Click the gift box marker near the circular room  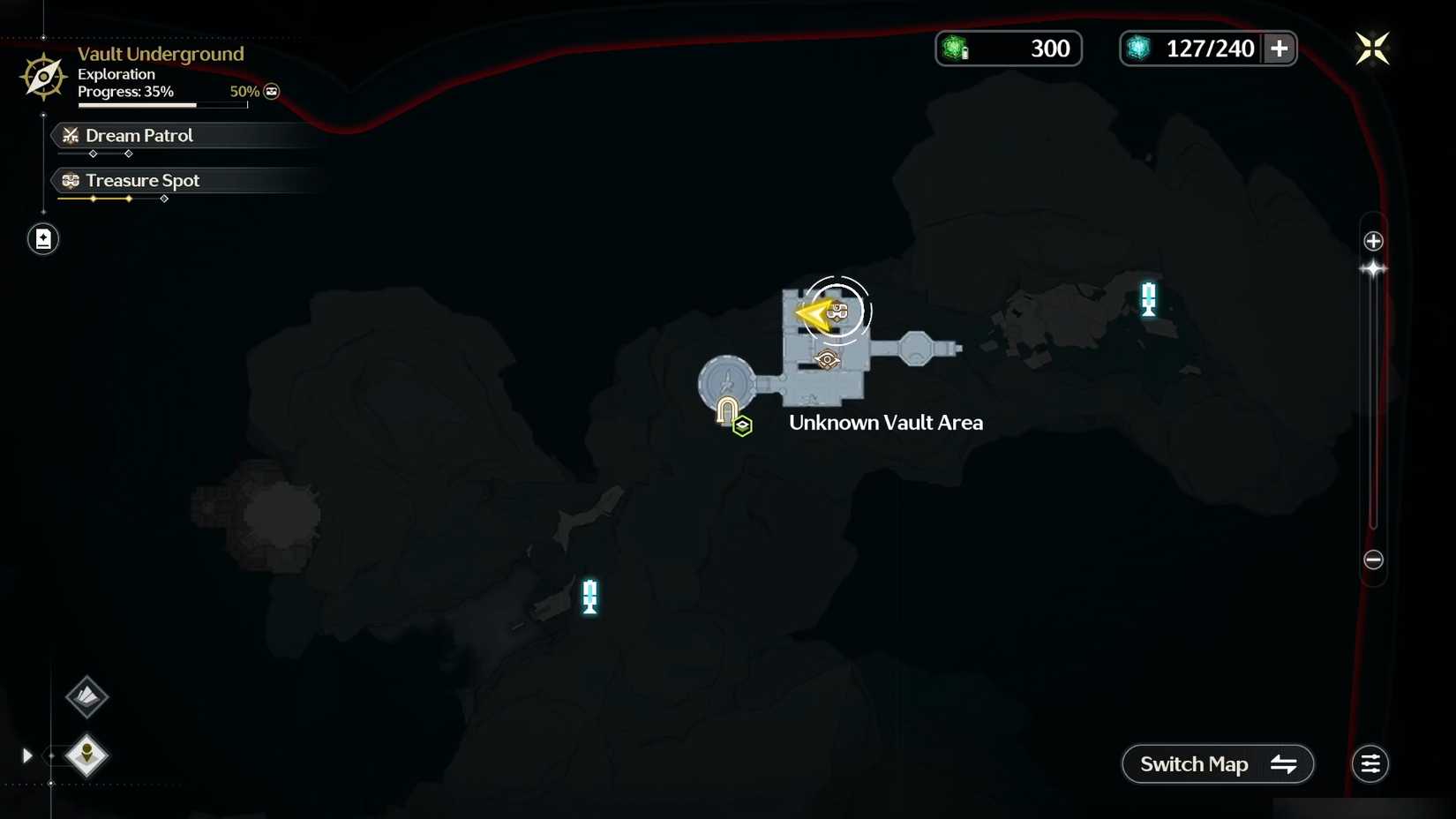(741, 425)
